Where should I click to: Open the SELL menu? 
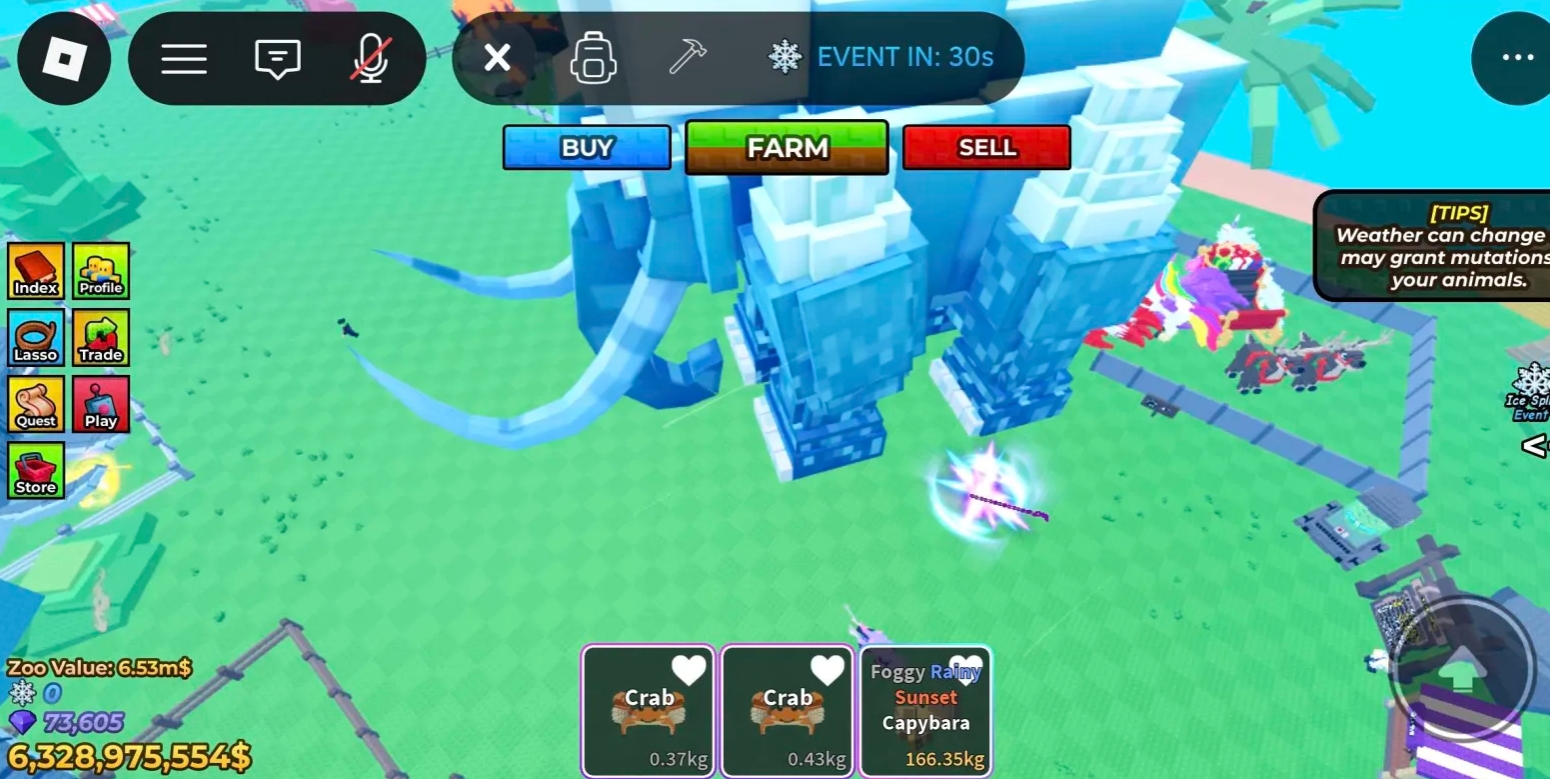[986, 147]
